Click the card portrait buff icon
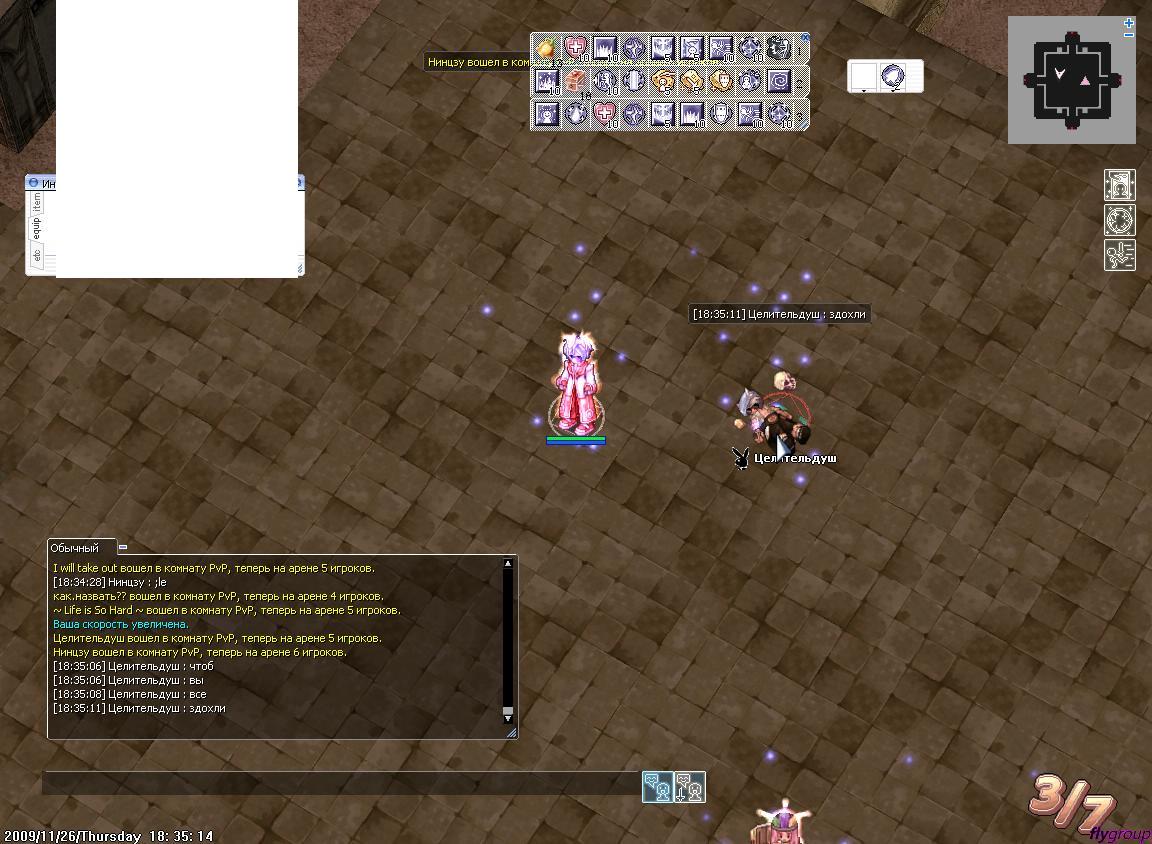1152x844 pixels. 1119,186
